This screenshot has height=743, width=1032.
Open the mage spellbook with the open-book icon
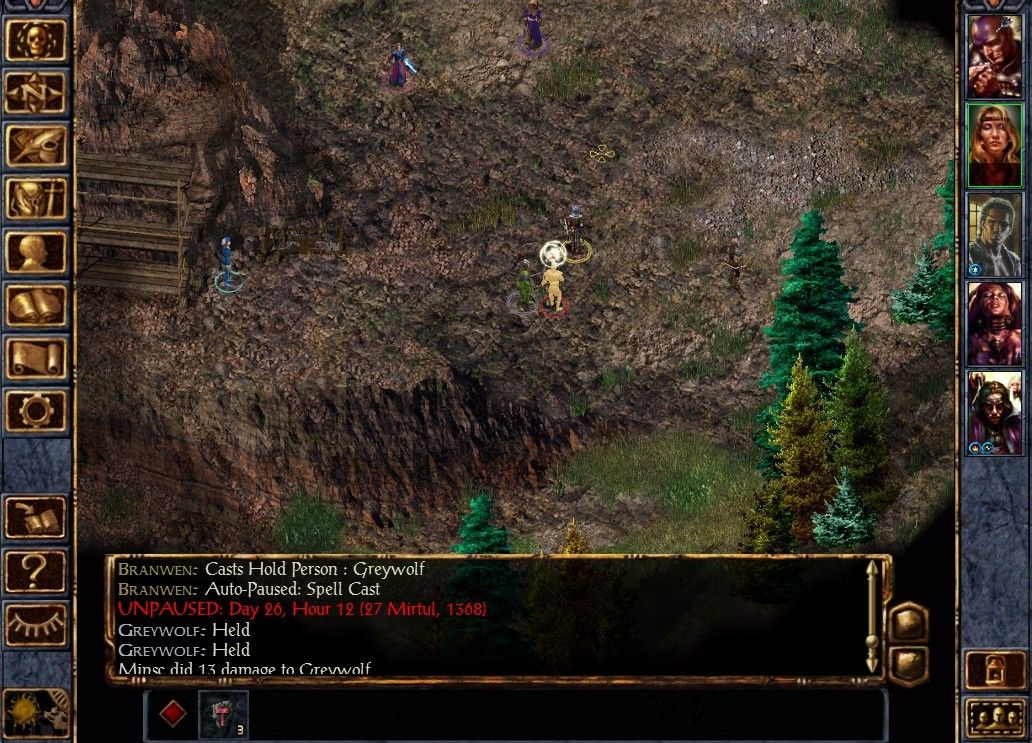pyautogui.click(x=36, y=305)
